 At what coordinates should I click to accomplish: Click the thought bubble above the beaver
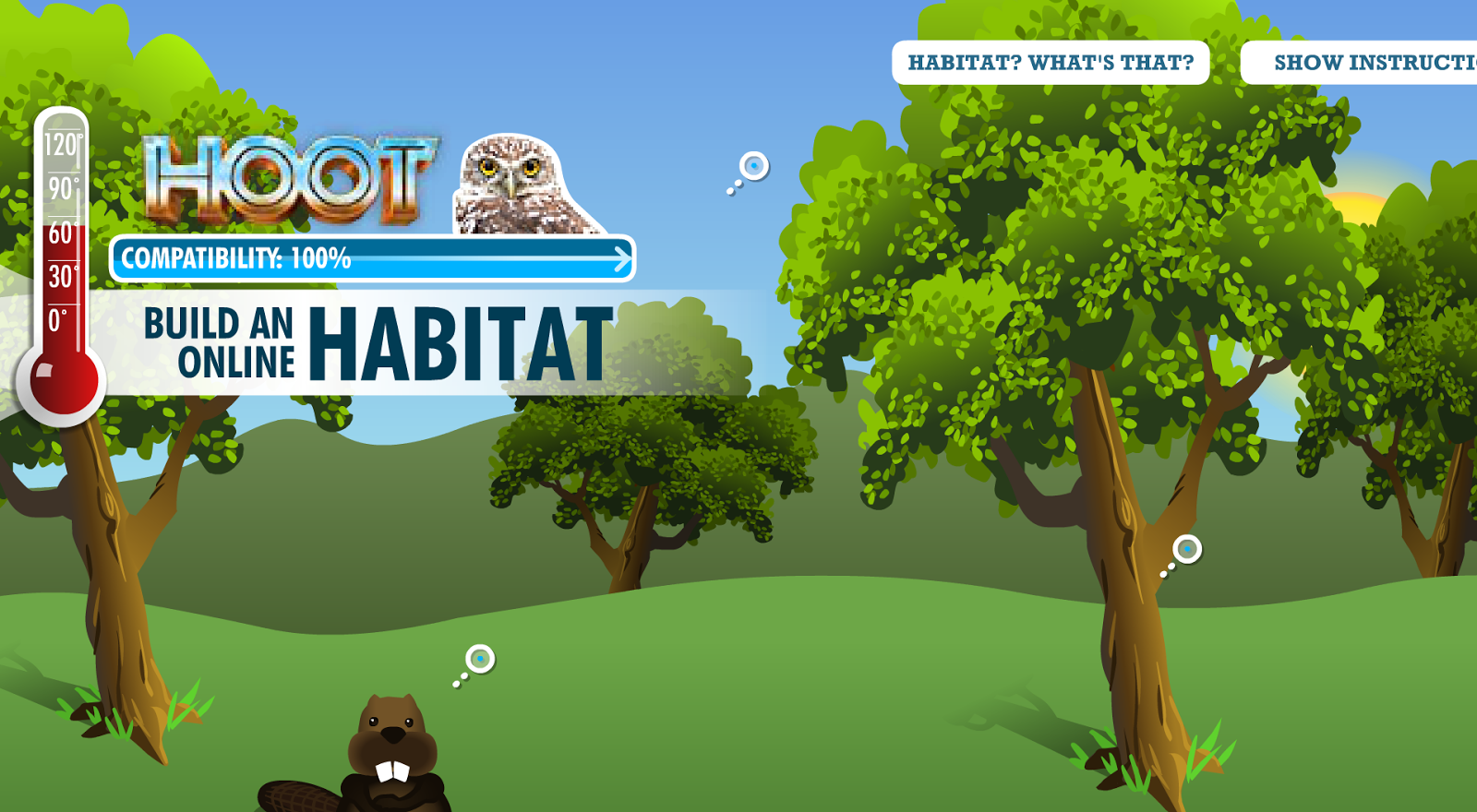tap(481, 657)
